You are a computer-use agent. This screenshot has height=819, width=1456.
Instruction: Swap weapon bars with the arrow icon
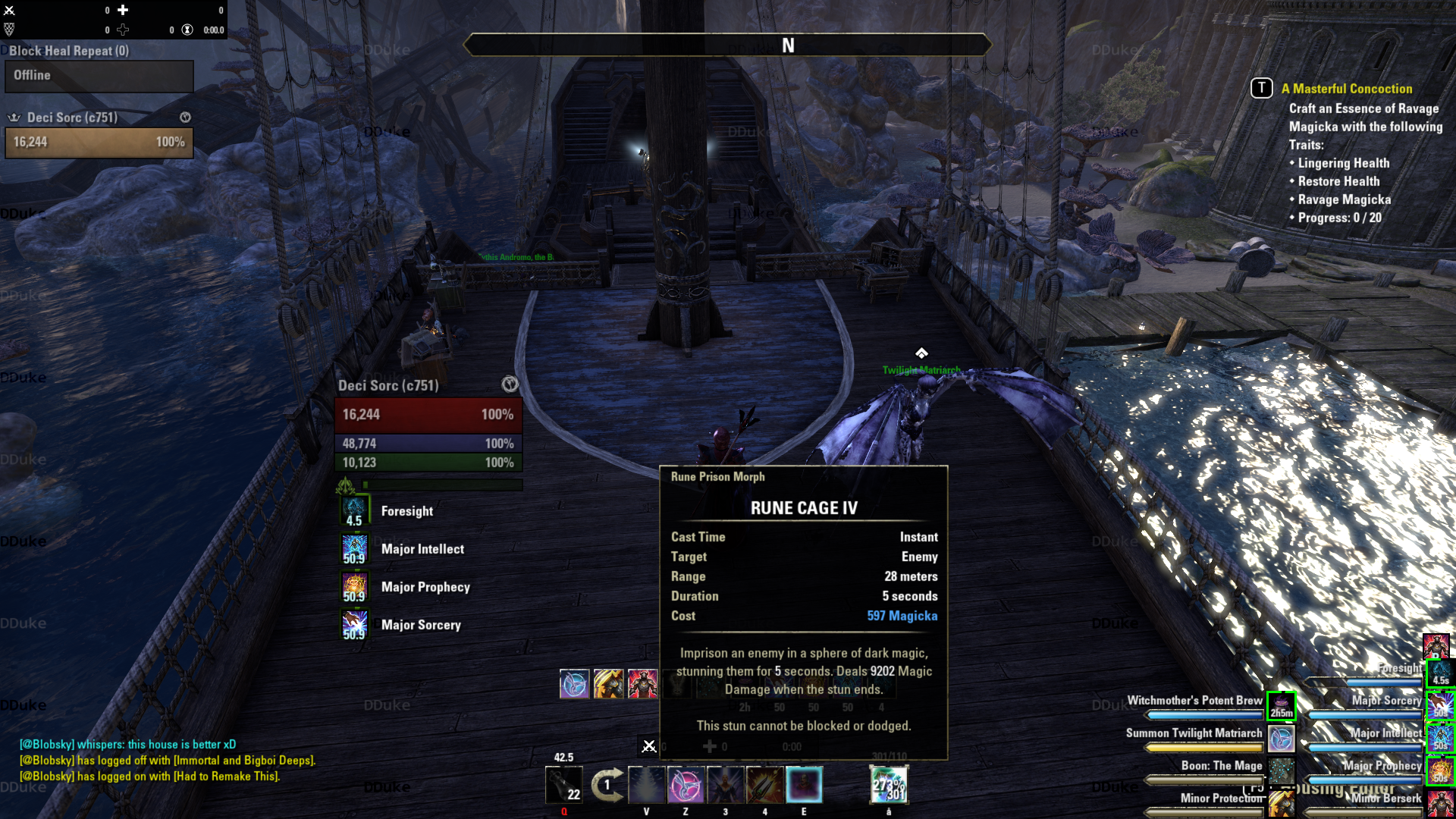click(607, 784)
